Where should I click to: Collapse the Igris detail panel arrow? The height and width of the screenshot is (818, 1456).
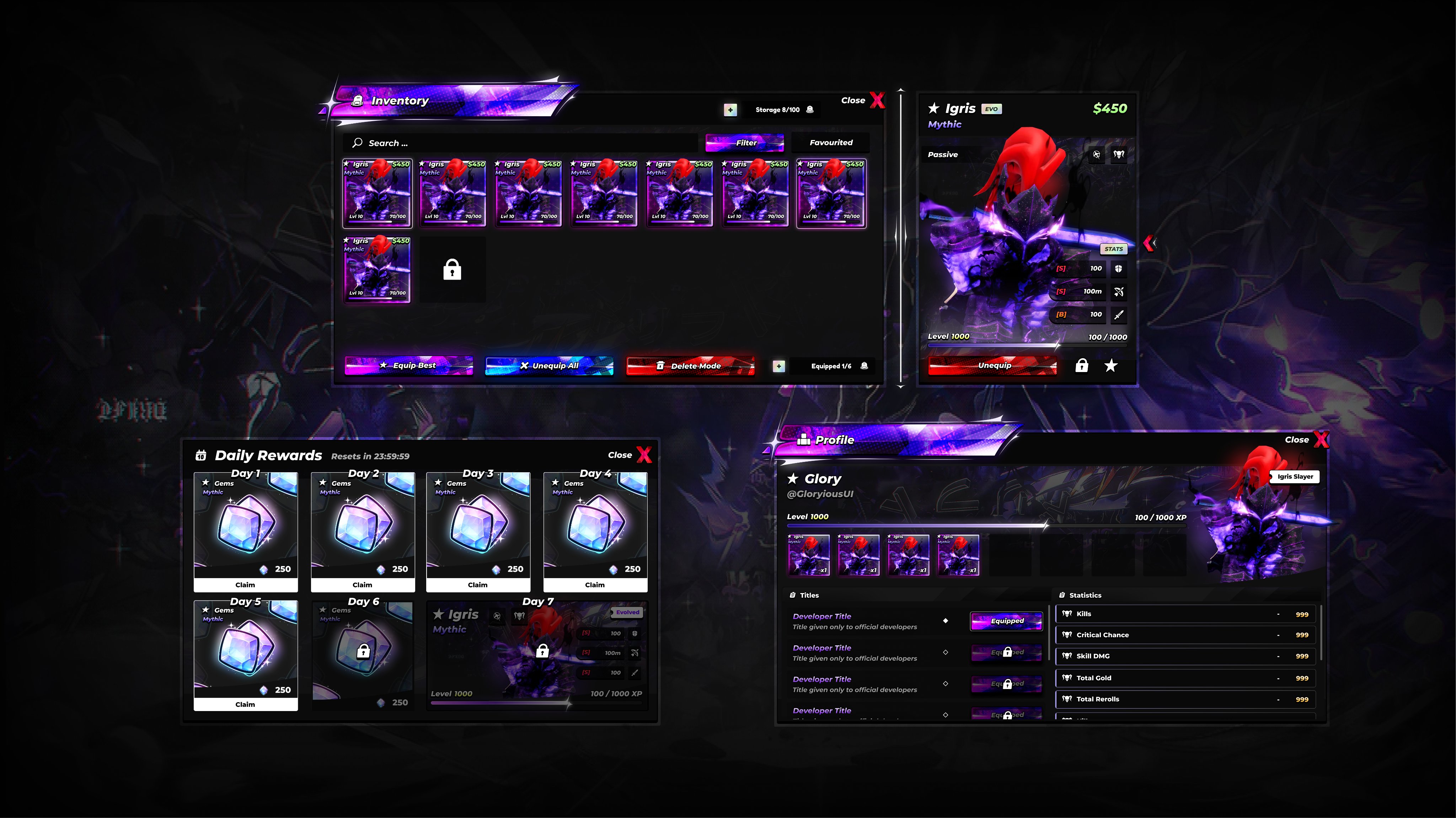pyautogui.click(x=1149, y=243)
